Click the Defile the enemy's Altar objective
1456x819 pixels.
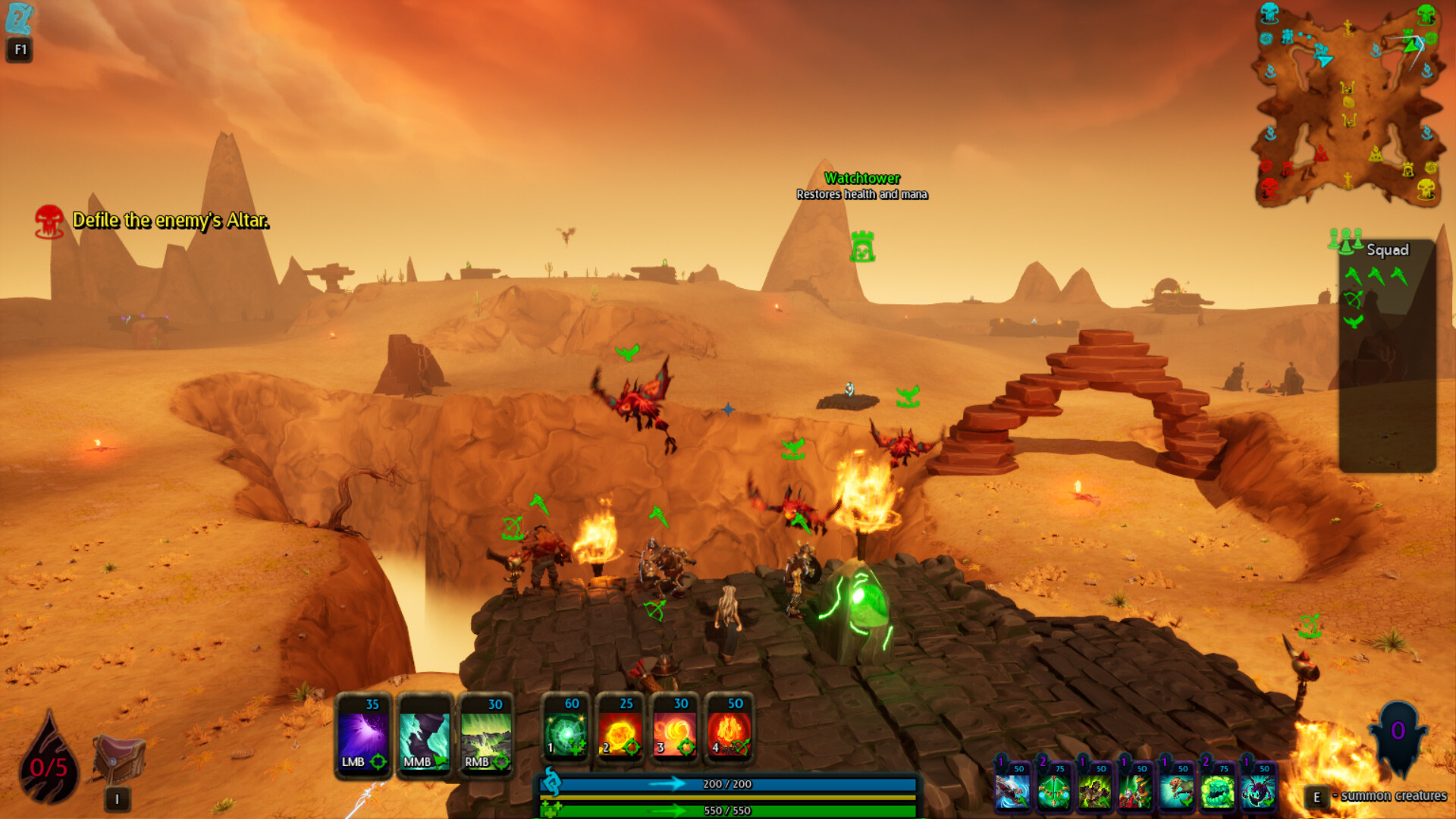171,222
